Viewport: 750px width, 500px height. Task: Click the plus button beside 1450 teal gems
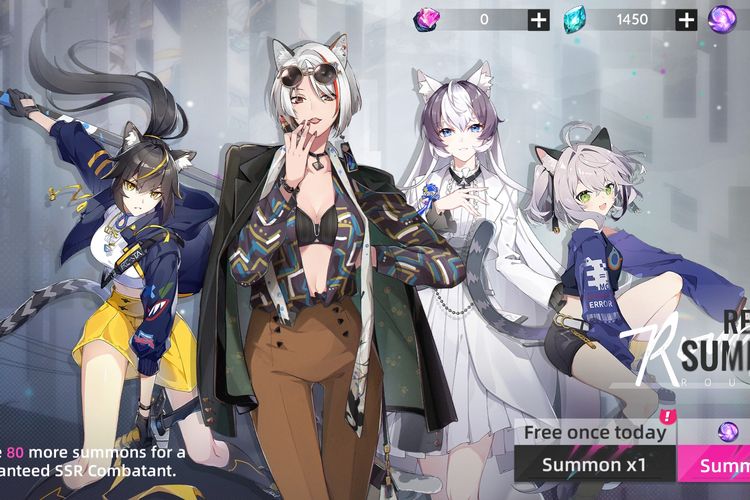click(x=686, y=19)
